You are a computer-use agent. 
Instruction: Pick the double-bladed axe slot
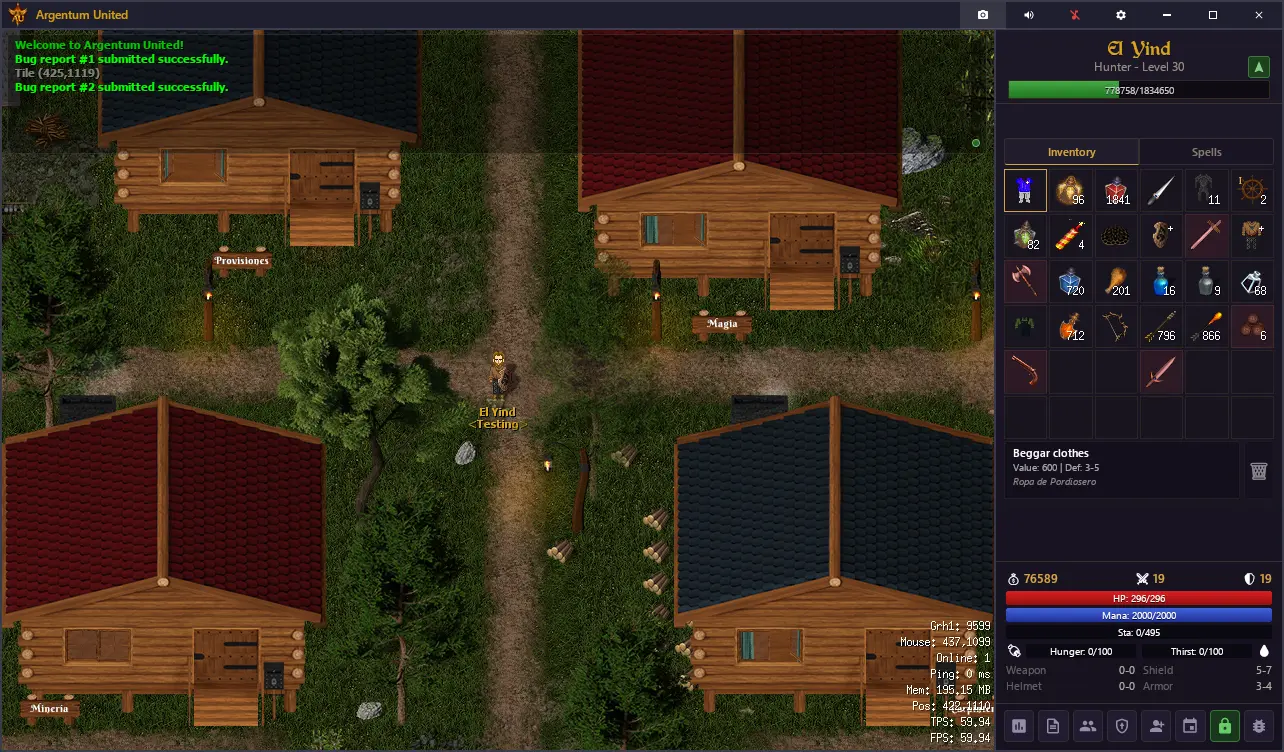pyautogui.click(x=1025, y=282)
